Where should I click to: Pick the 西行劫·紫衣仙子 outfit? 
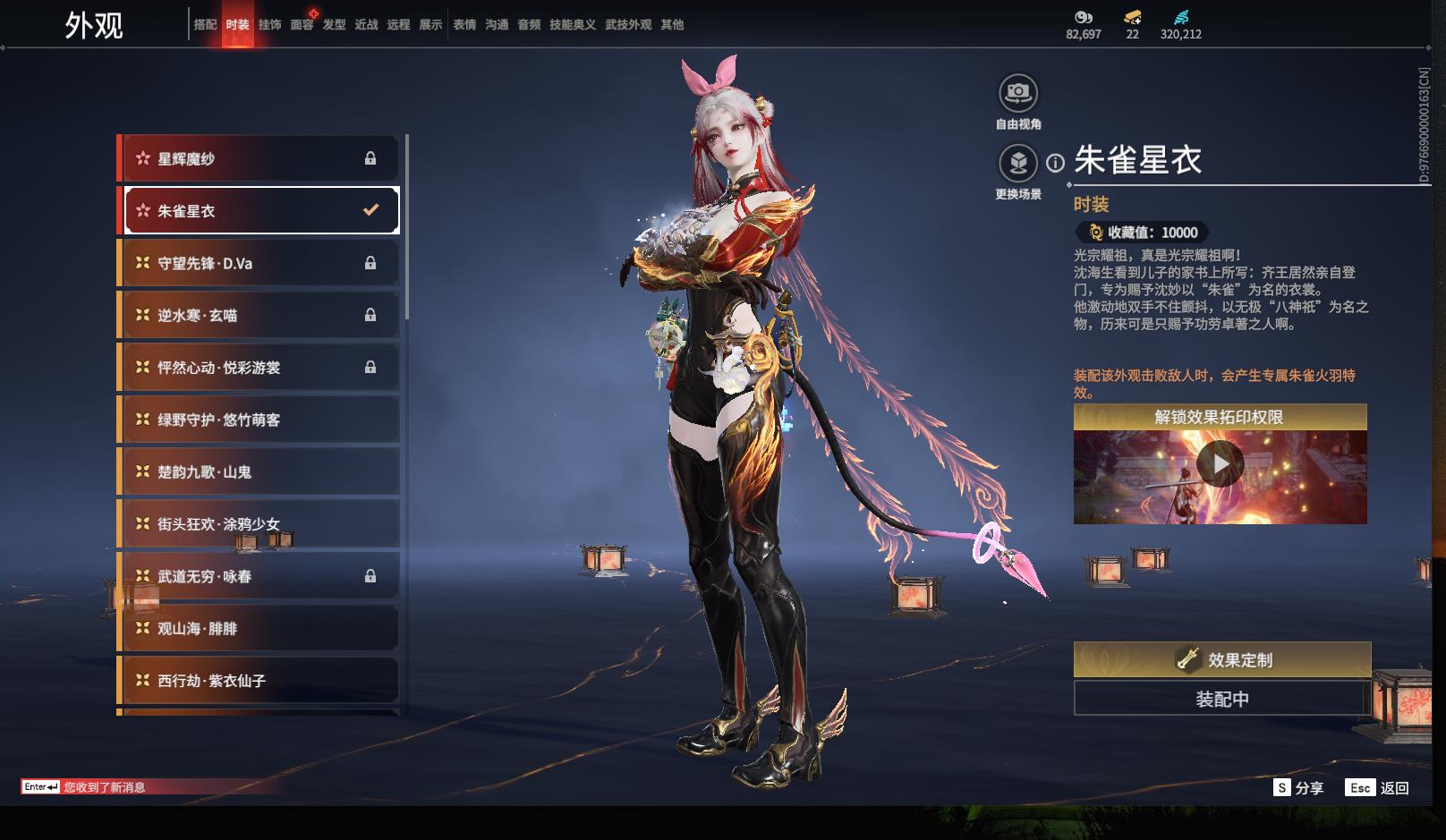click(259, 681)
